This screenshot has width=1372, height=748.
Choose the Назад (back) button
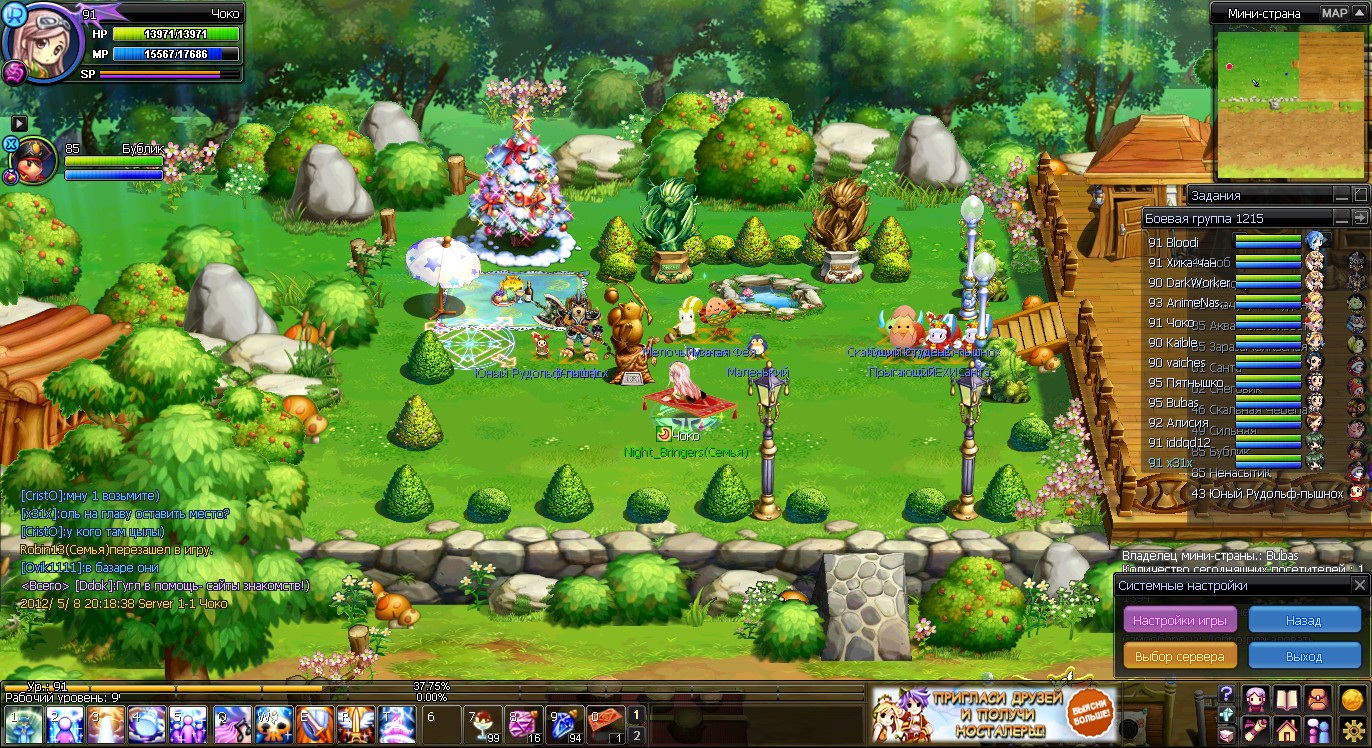1304,620
